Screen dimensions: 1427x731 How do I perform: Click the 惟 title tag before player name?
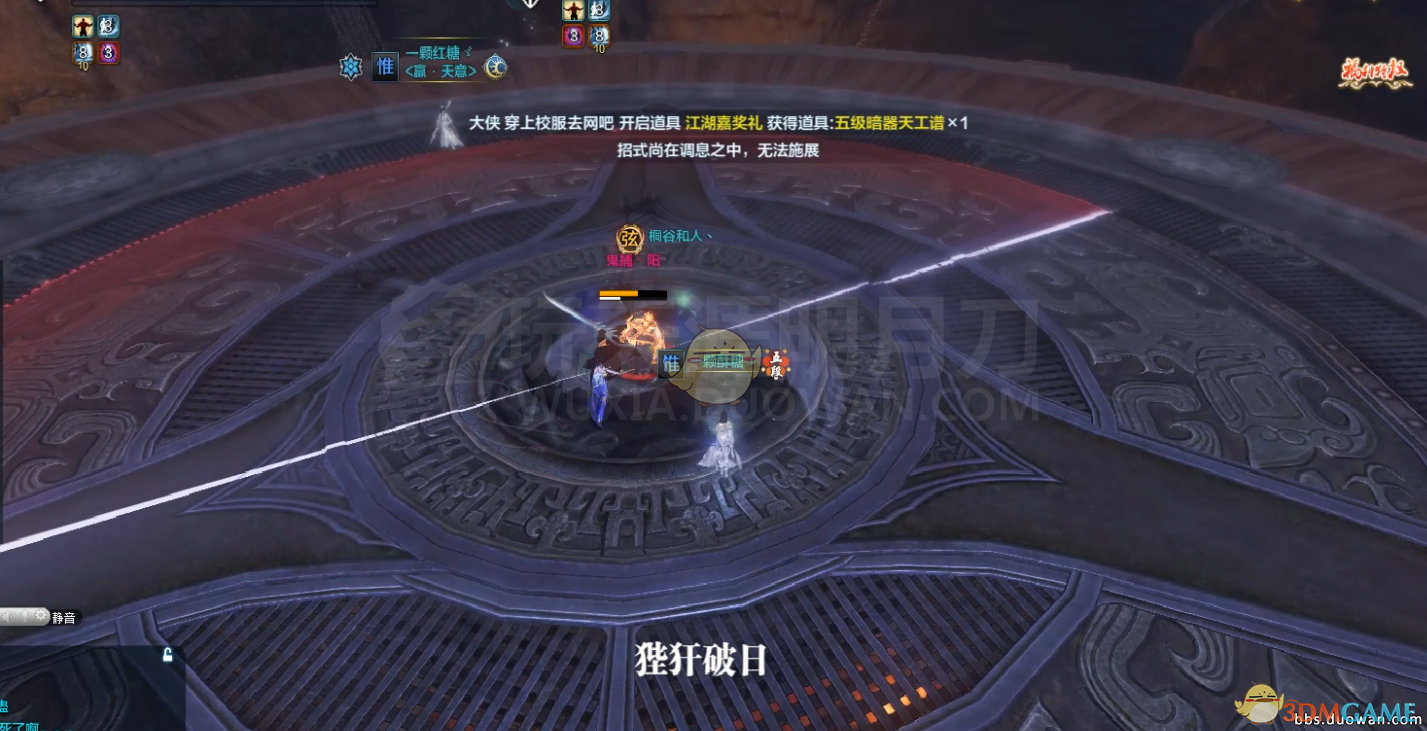385,65
